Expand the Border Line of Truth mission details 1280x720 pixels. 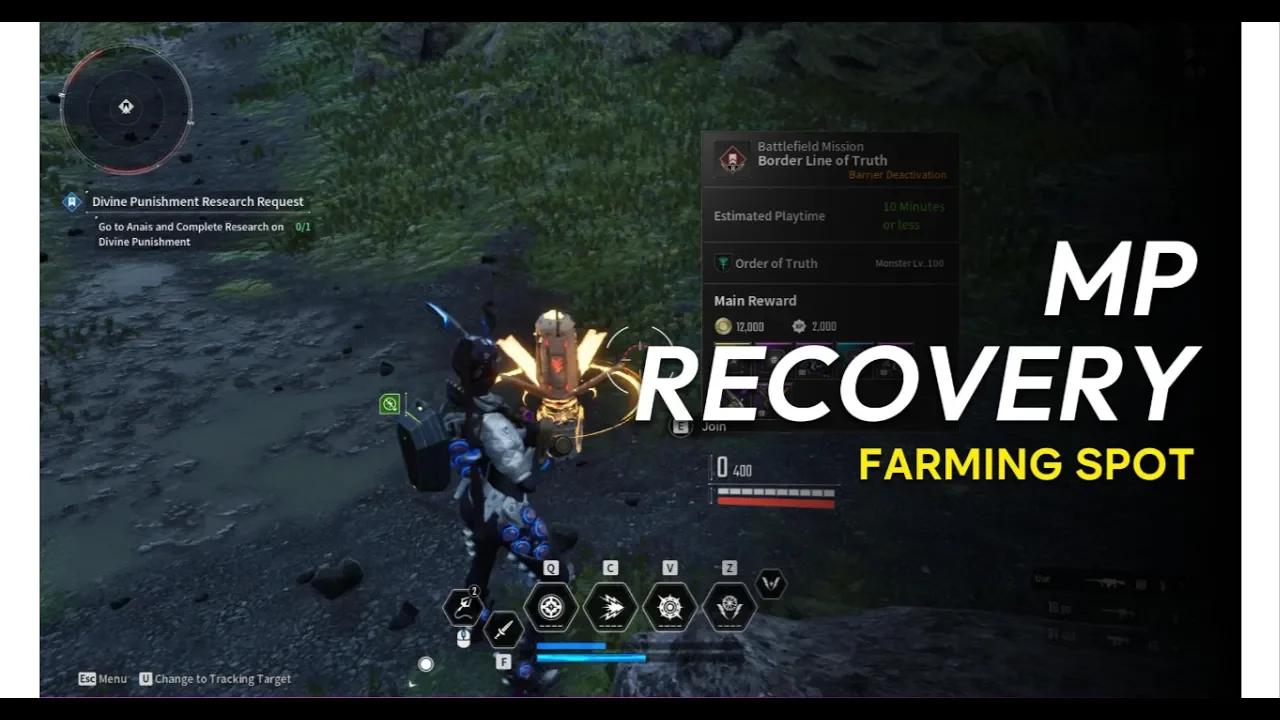(x=823, y=160)
